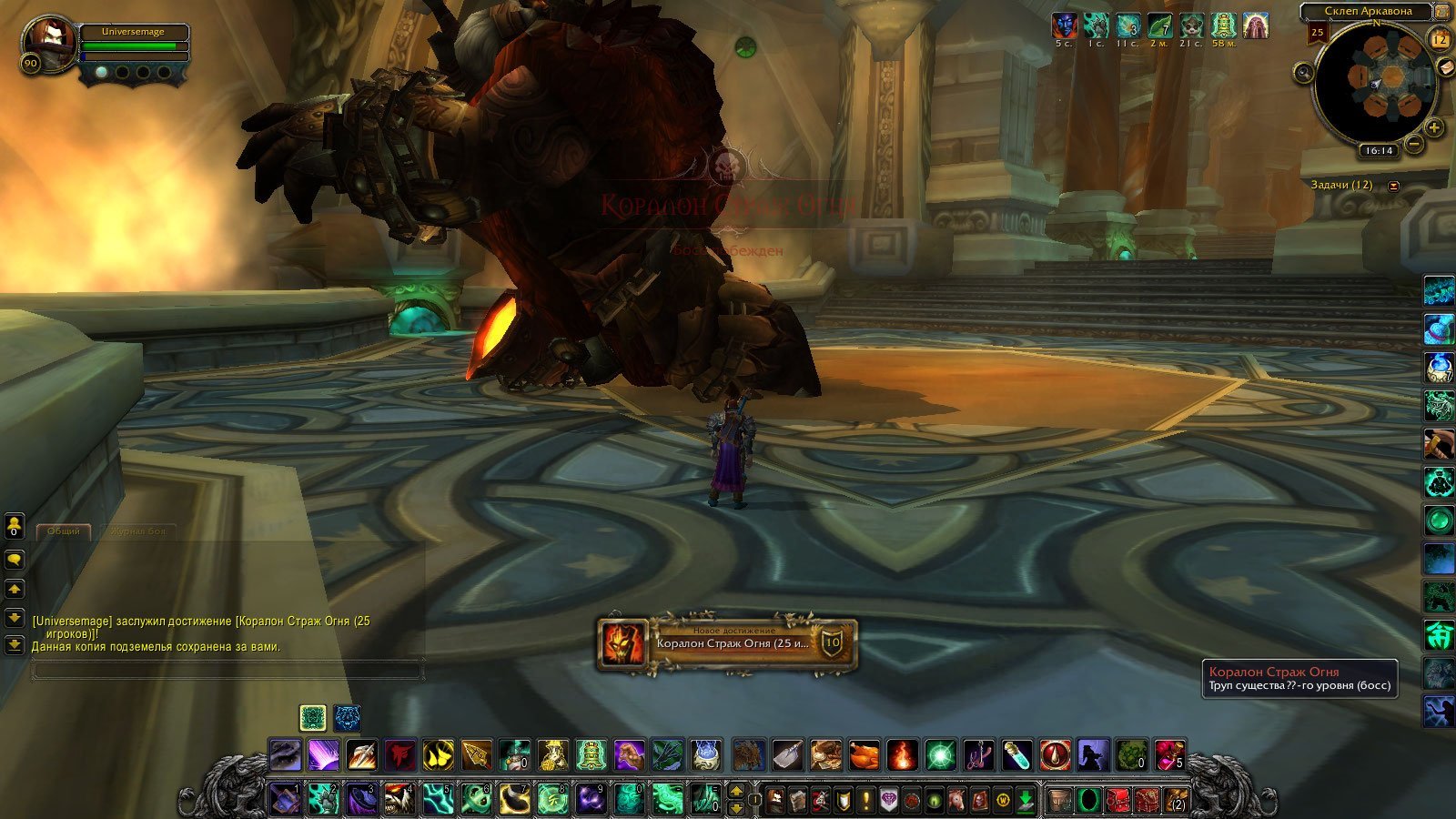Click the action bar page up arrow
Image resolution: width=1456 pixels, height=819 pixels.
[737, 791]
